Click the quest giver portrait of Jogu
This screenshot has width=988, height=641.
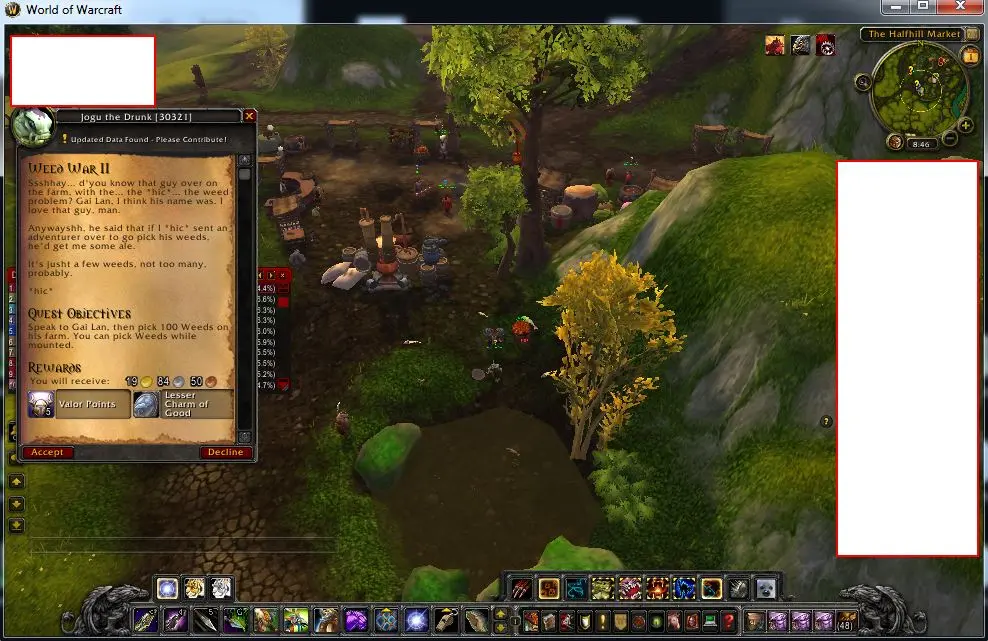coord(30,127)
